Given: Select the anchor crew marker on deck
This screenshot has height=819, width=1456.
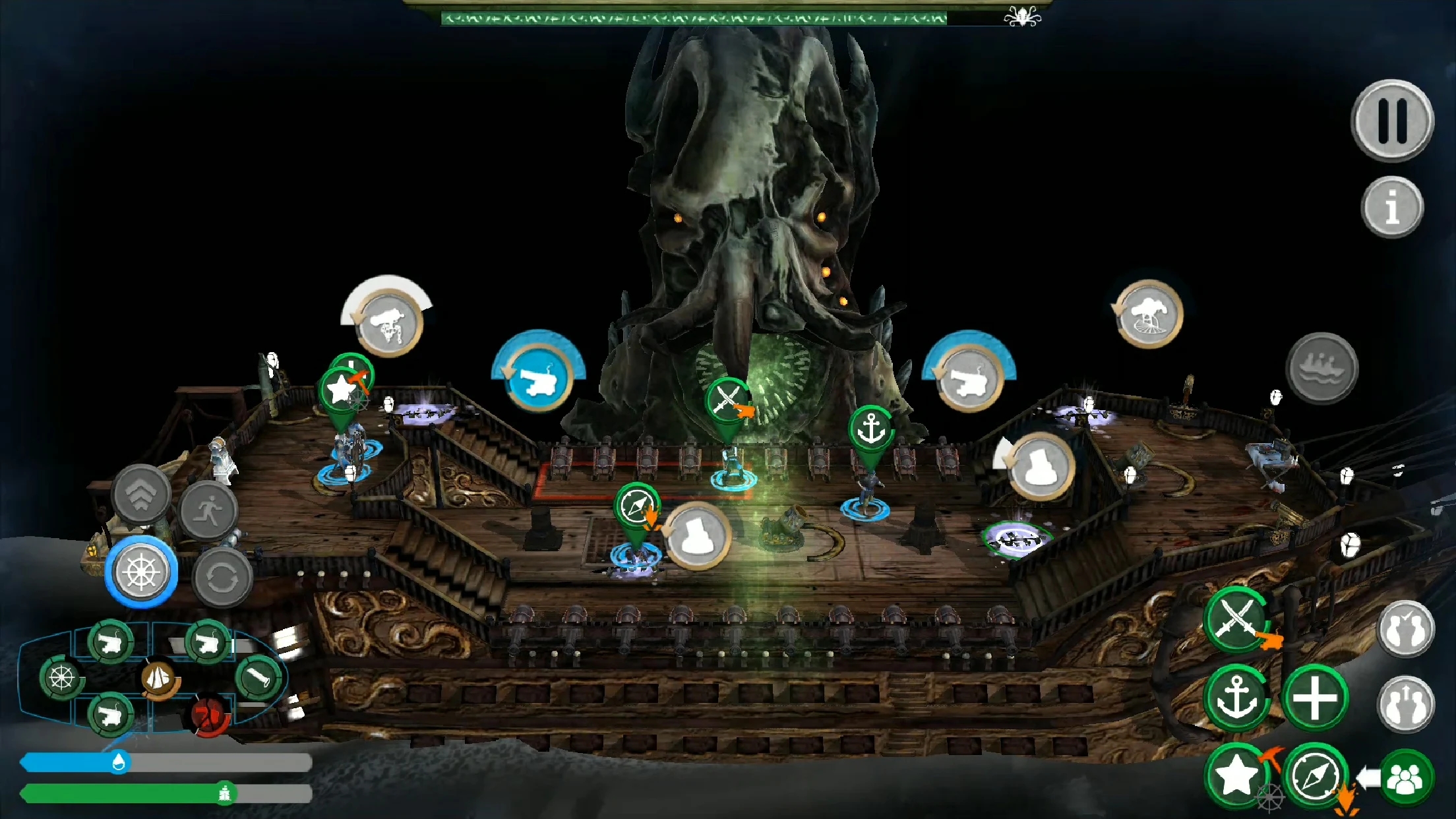Looking at the screenshot, I should click(871, 429).
